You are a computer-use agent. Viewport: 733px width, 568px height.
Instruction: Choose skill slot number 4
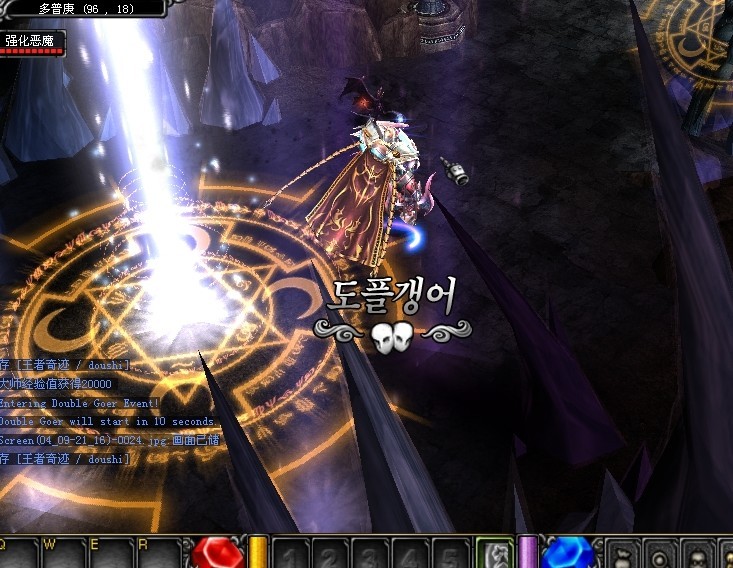tap(408, 554)
